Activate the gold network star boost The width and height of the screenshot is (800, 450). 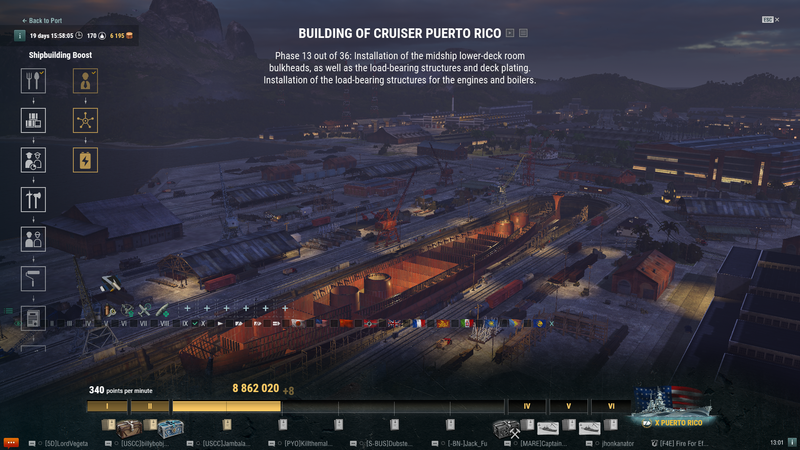(x=86, y=120)
